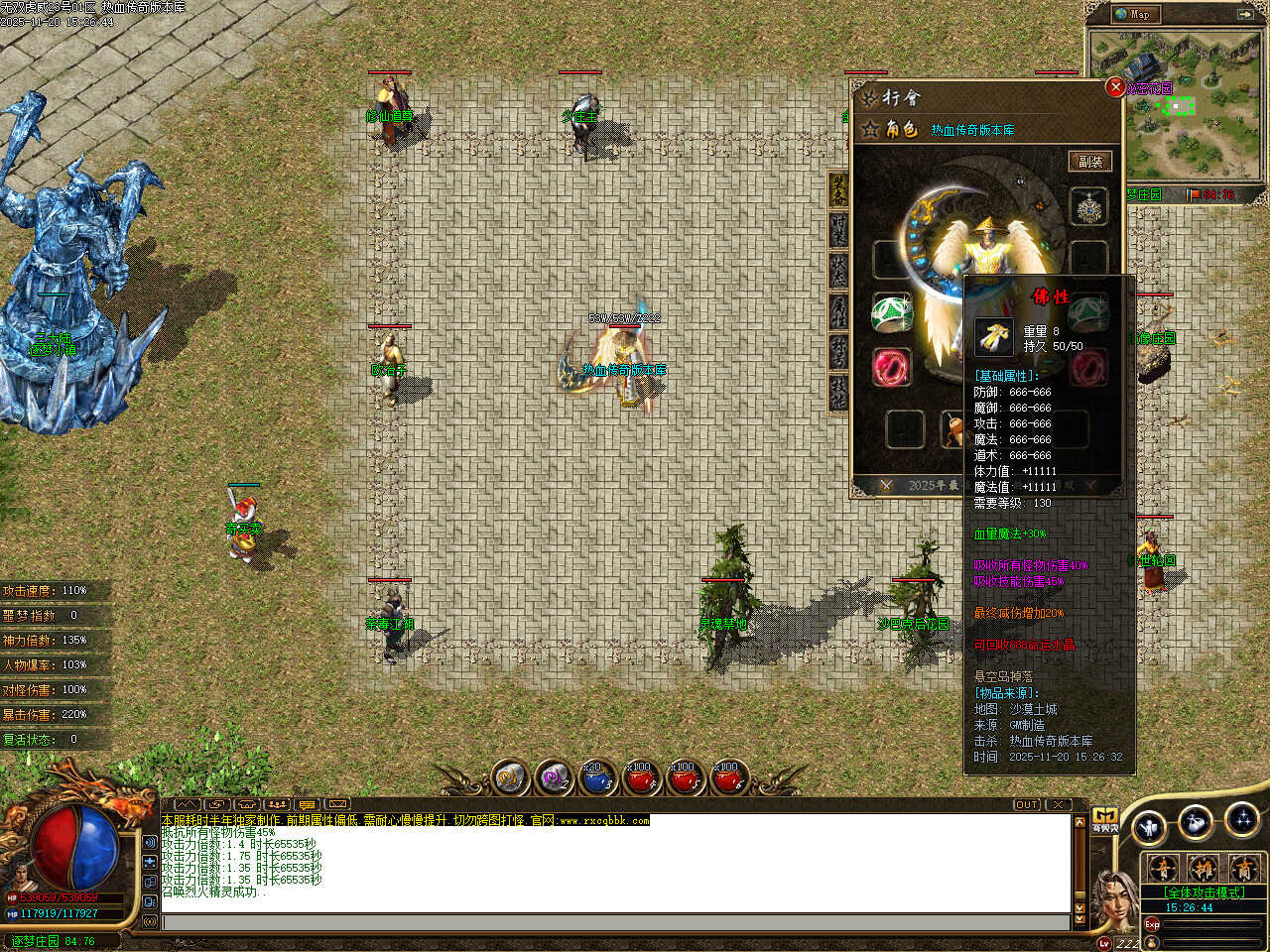This screenshot has height=952, width=1270.
Task: Use the purple scroll item in the hotbar
Action: click(553, 779)
